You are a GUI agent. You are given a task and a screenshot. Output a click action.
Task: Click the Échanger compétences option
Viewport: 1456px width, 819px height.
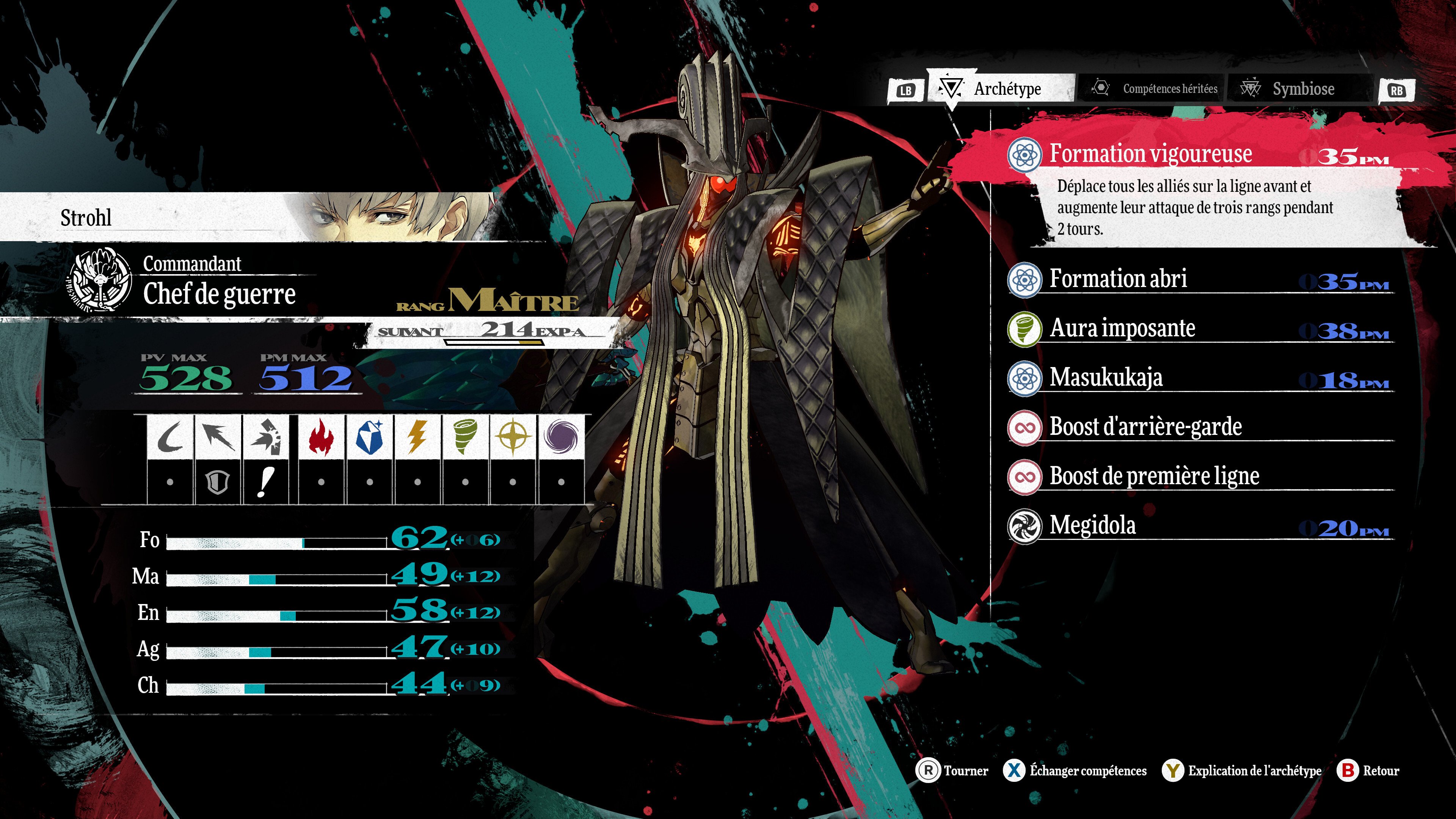[1076, 770]
